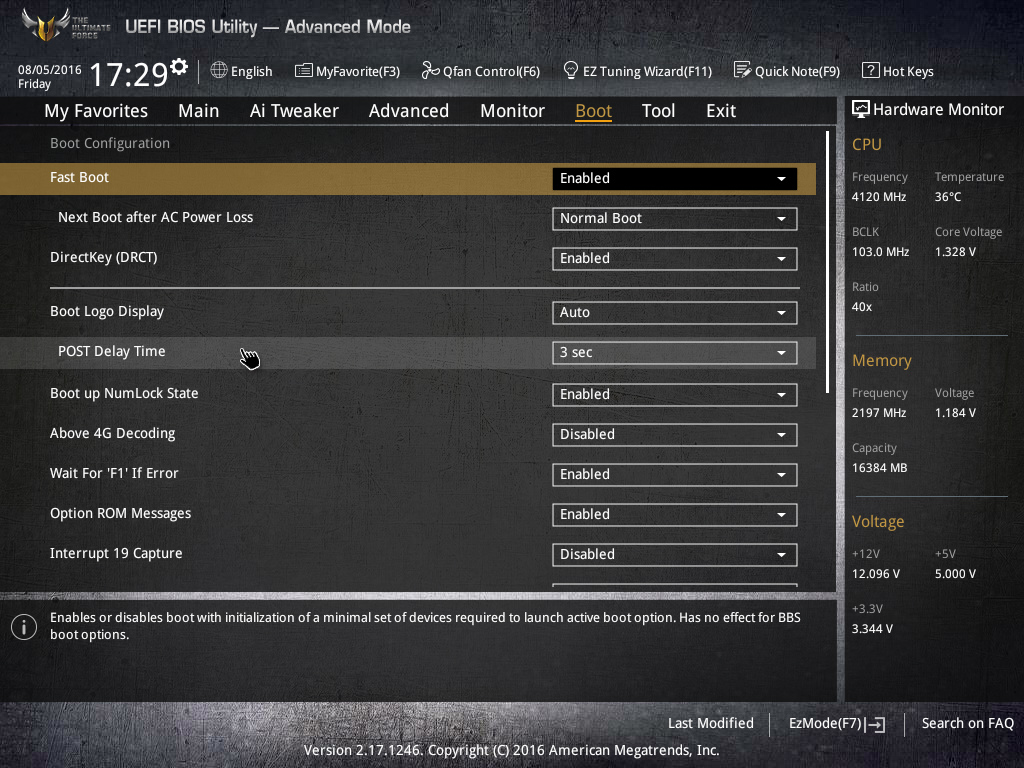Open Wait For 'F1' If Error dropdown
Viewport: 1024px width, 768px height.
click(674, 474)
